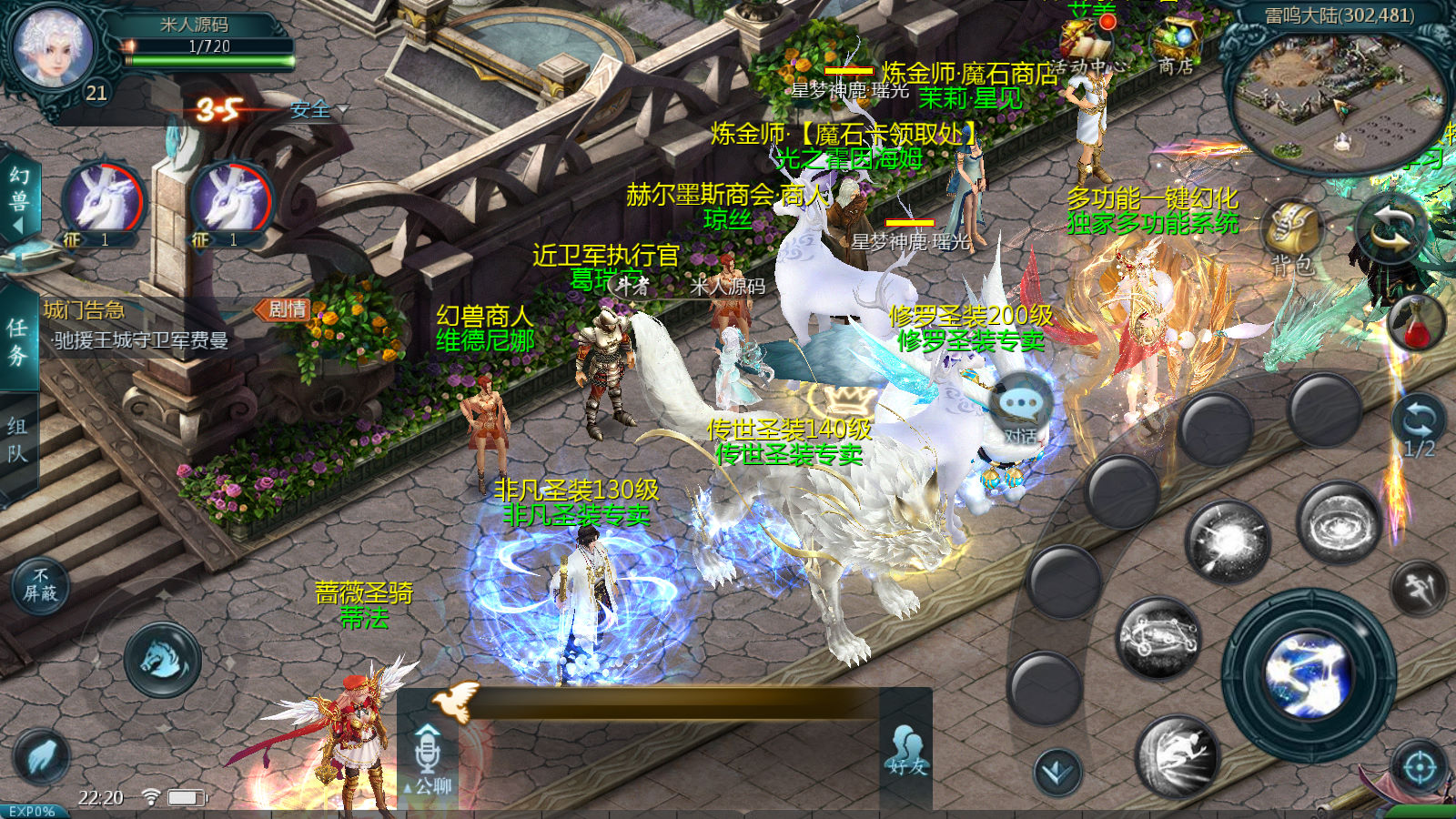Image resolution: width=1456 pixels, height=819 pixels.
Task: Collapse the 幻兽 pet panel
Action: click(x=18, y=201)
